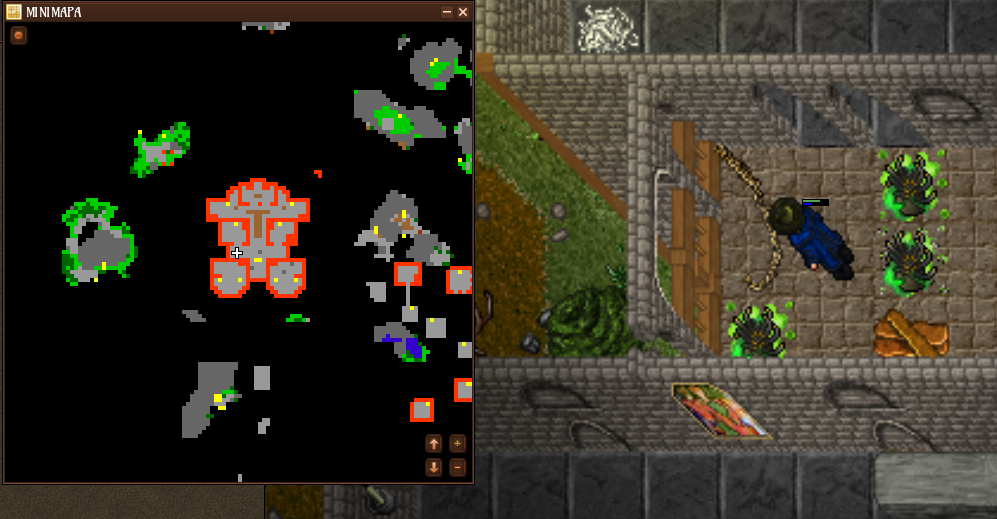Go up one floor on the minimap
997x519 pixels.
tap(434, 443)
